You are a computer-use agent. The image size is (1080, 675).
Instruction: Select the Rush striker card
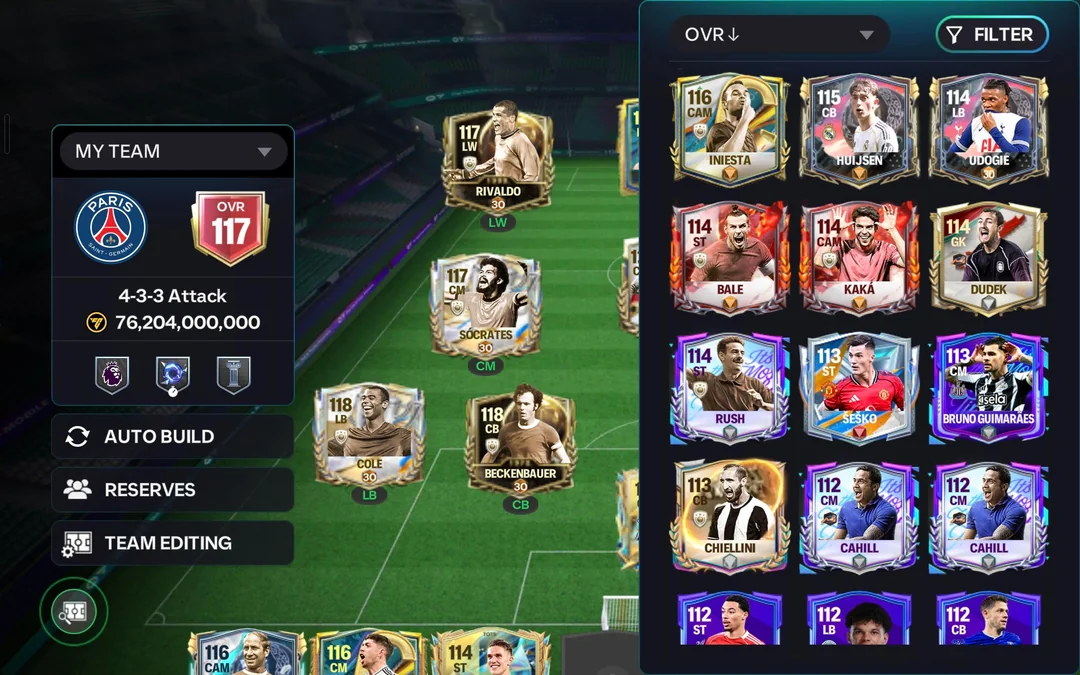pyautogui.click(x=730, y=387)
